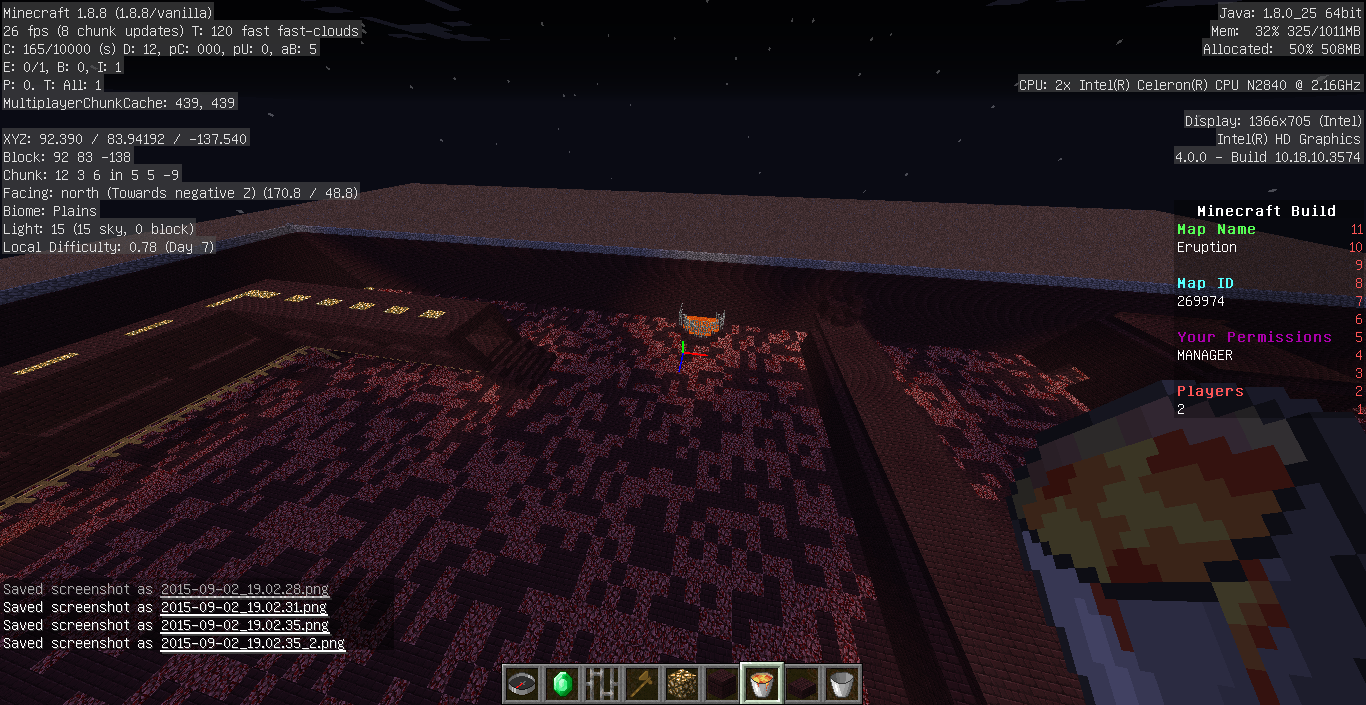Select the lava bucket slot
The image size is (1366, 705).
coord(762,685)
